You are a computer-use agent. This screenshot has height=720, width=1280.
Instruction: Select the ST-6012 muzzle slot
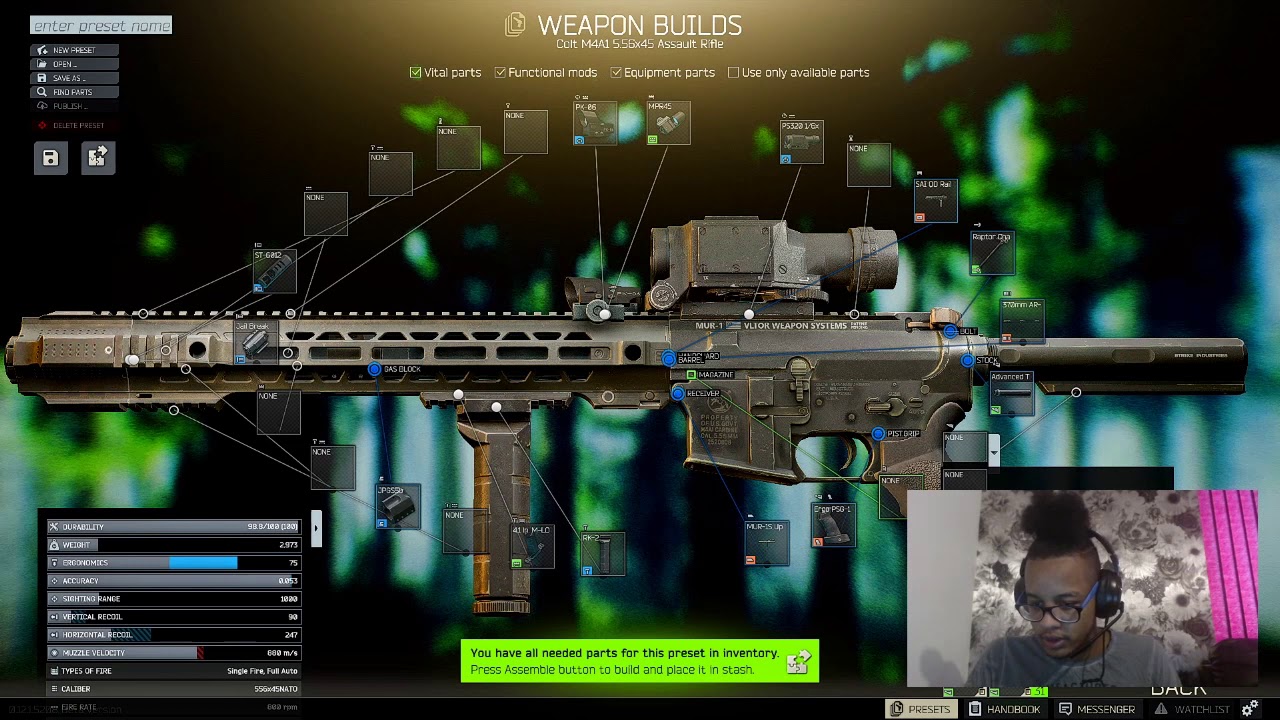[x=274, y=271]
